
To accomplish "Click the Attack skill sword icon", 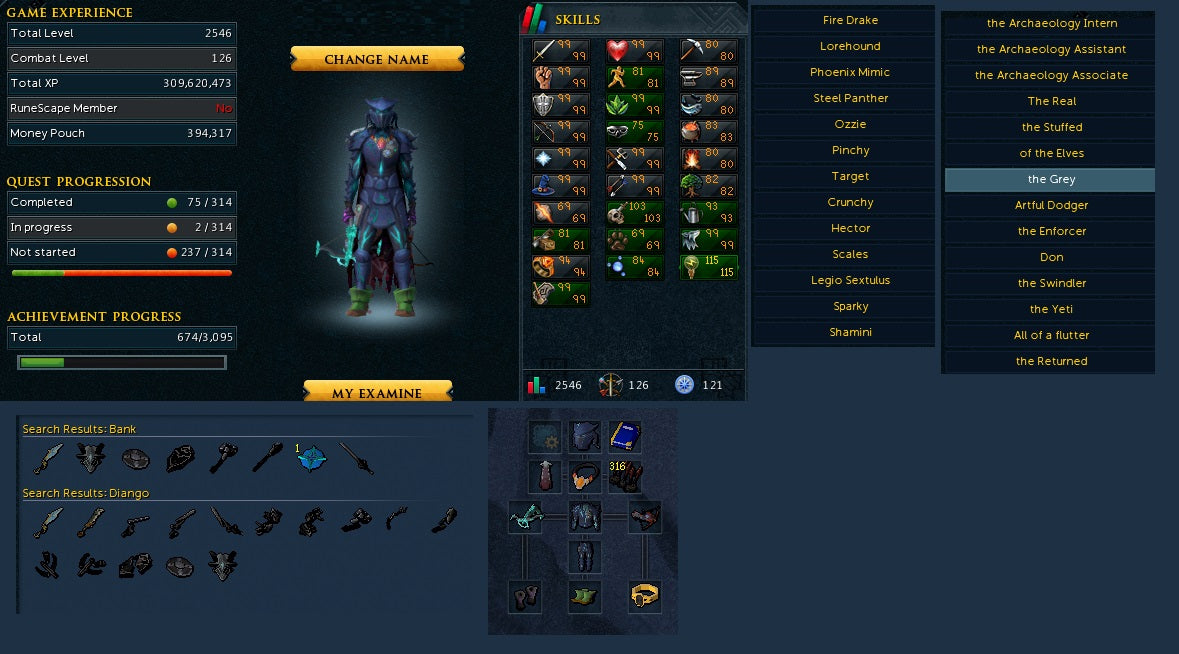I will click(545, 51).
